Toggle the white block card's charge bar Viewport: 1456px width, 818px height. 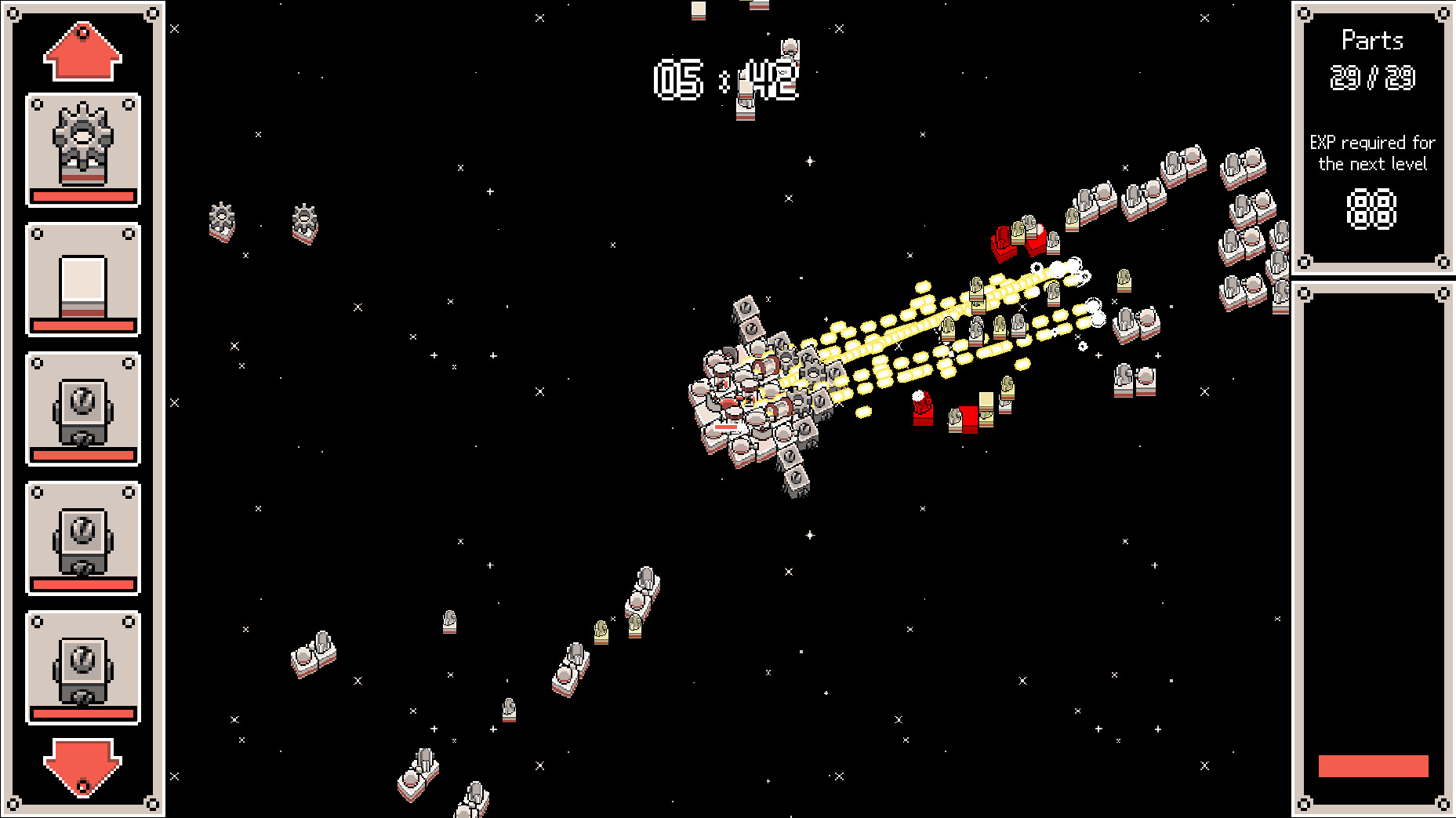click(82, 327)
